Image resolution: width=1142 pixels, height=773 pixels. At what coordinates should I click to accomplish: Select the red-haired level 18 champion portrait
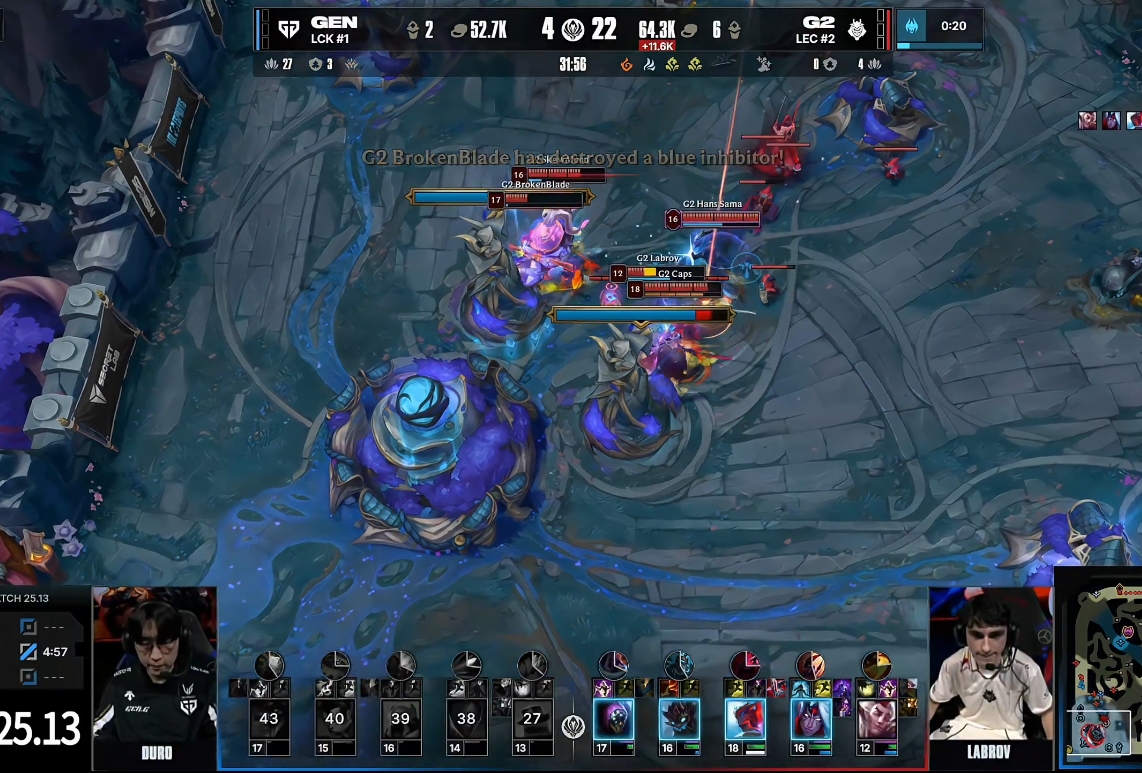745,719
